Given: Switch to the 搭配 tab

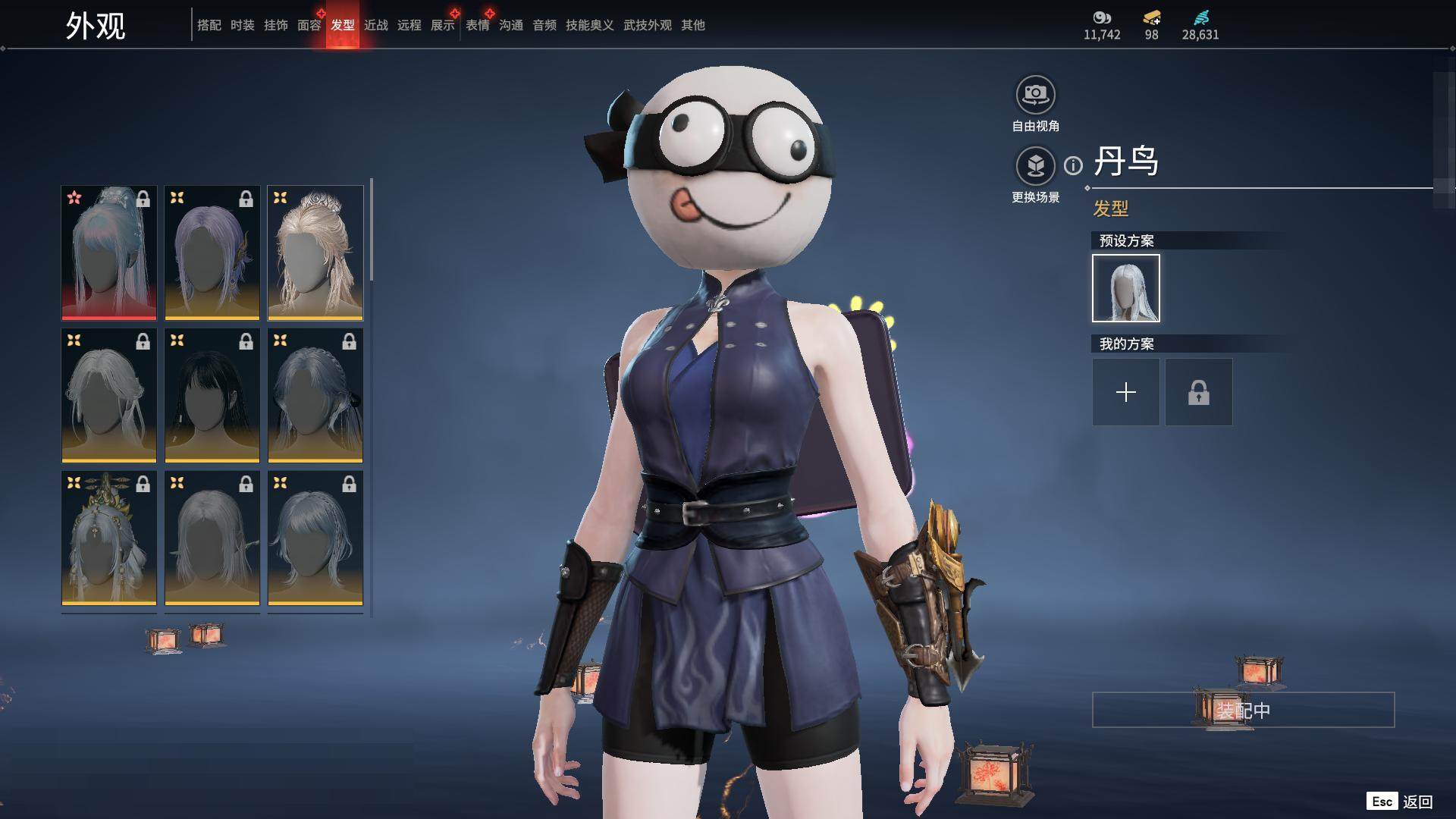Looking at the screenshot, I should point(209,25).
